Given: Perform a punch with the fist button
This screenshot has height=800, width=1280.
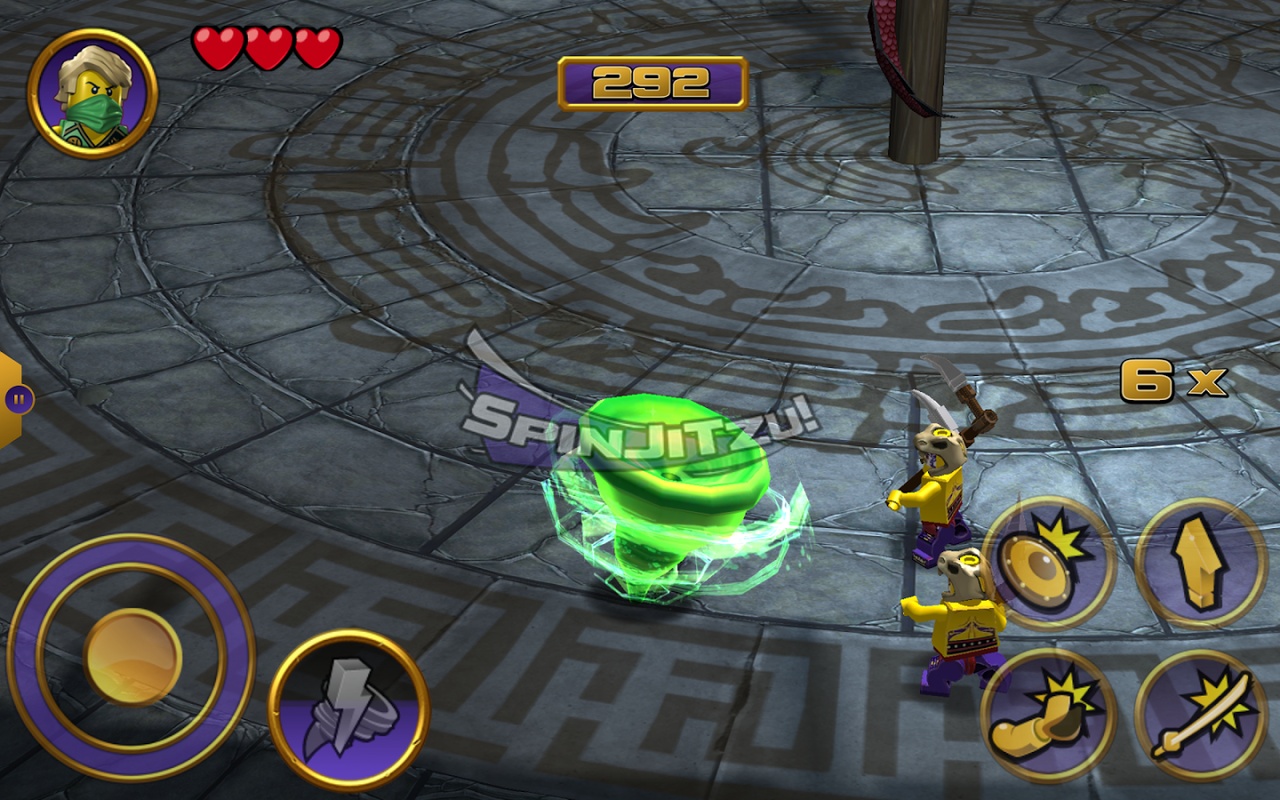Looking at the screenshot, I should pyautogui.click(x=1048, y=716).
